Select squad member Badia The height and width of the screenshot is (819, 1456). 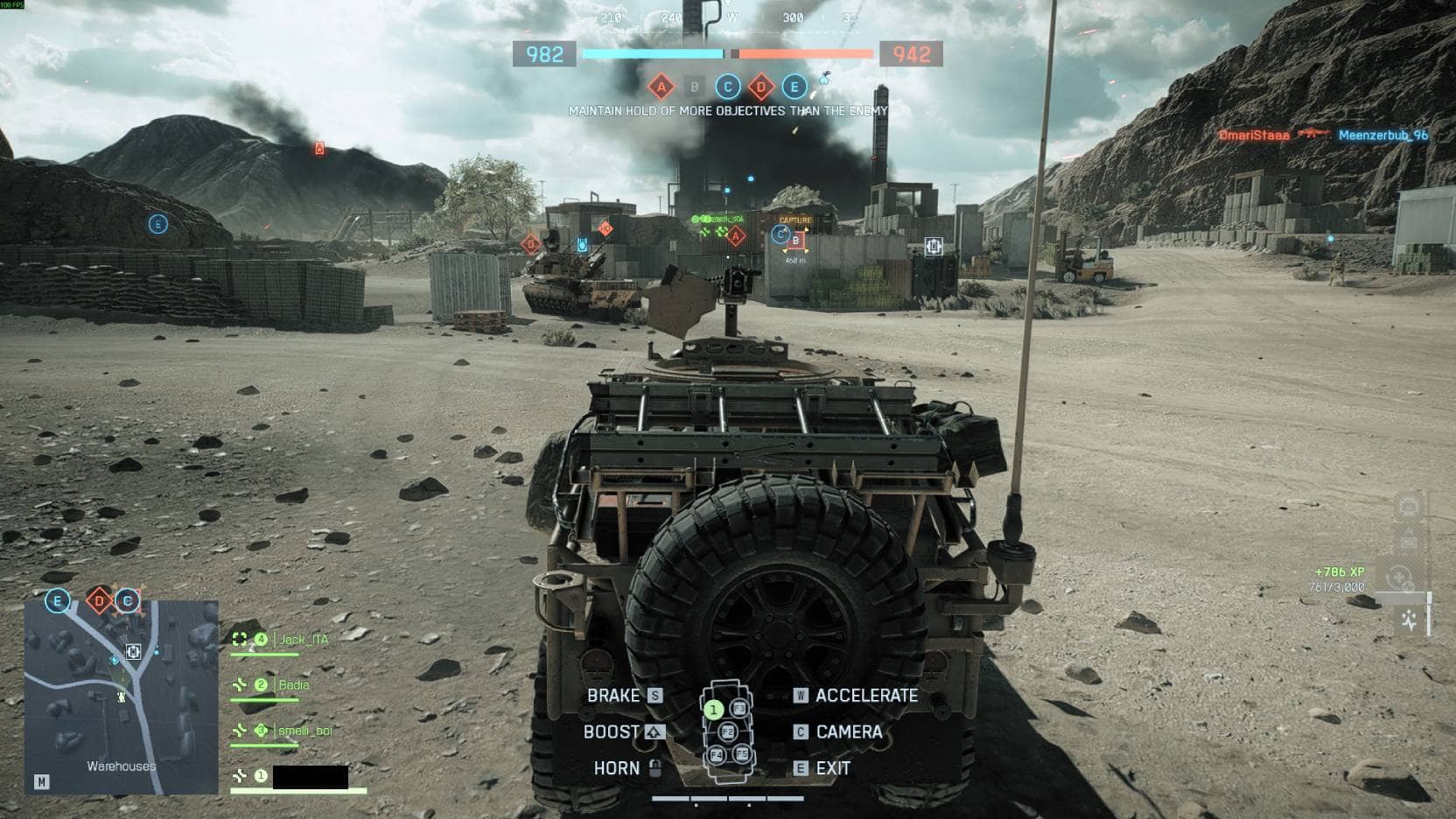293,685
